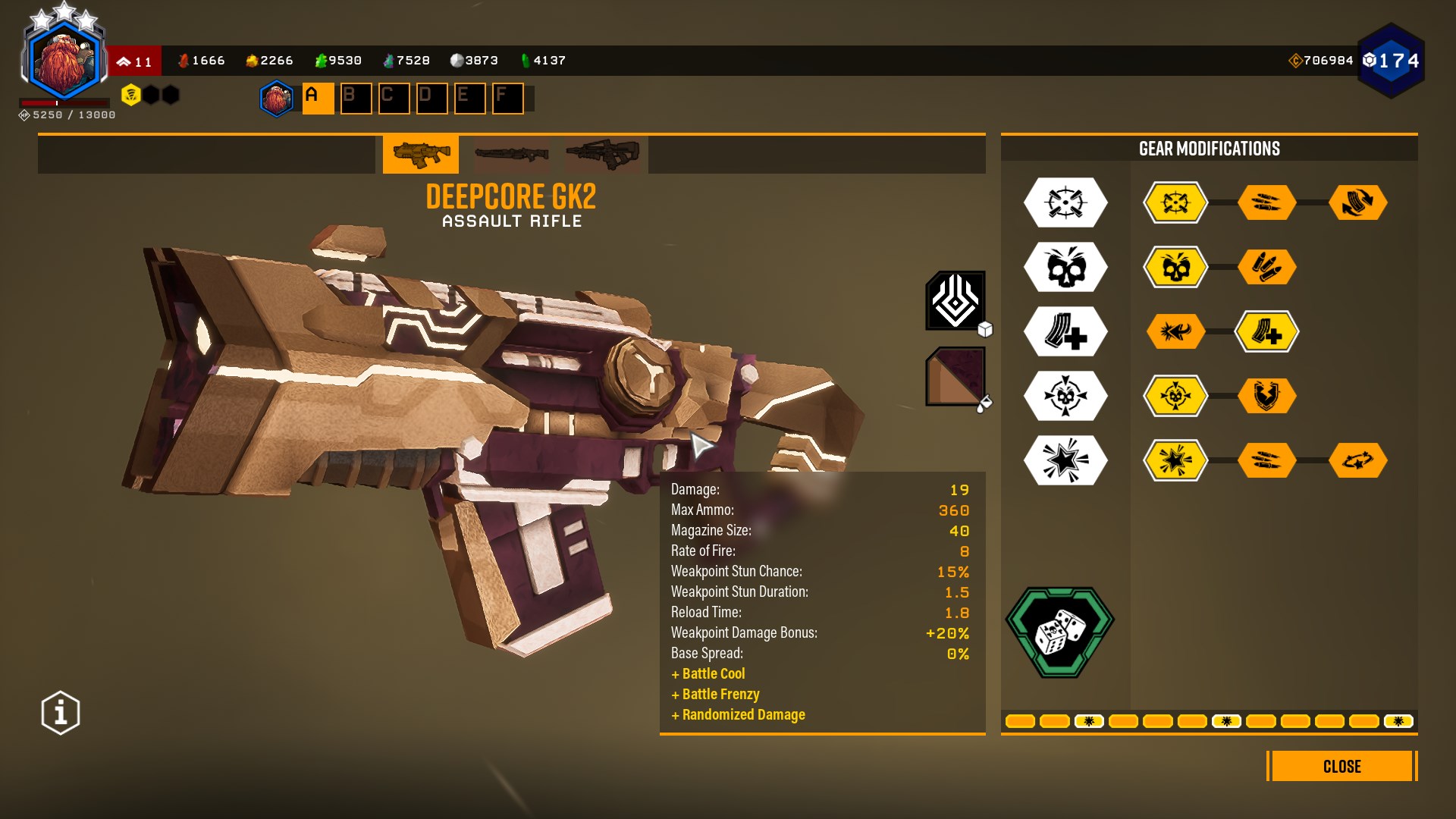
Task: Click the green dice overclock slot
Action: pos(1059,632)
